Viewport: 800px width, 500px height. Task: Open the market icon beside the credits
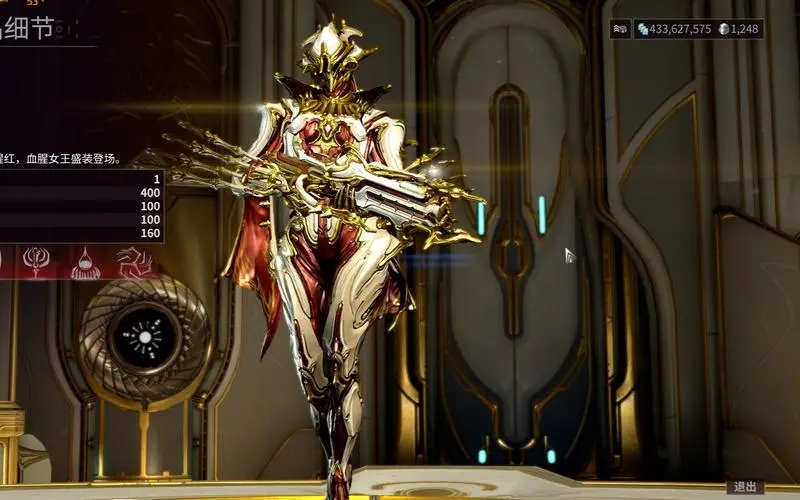[622, 29]
